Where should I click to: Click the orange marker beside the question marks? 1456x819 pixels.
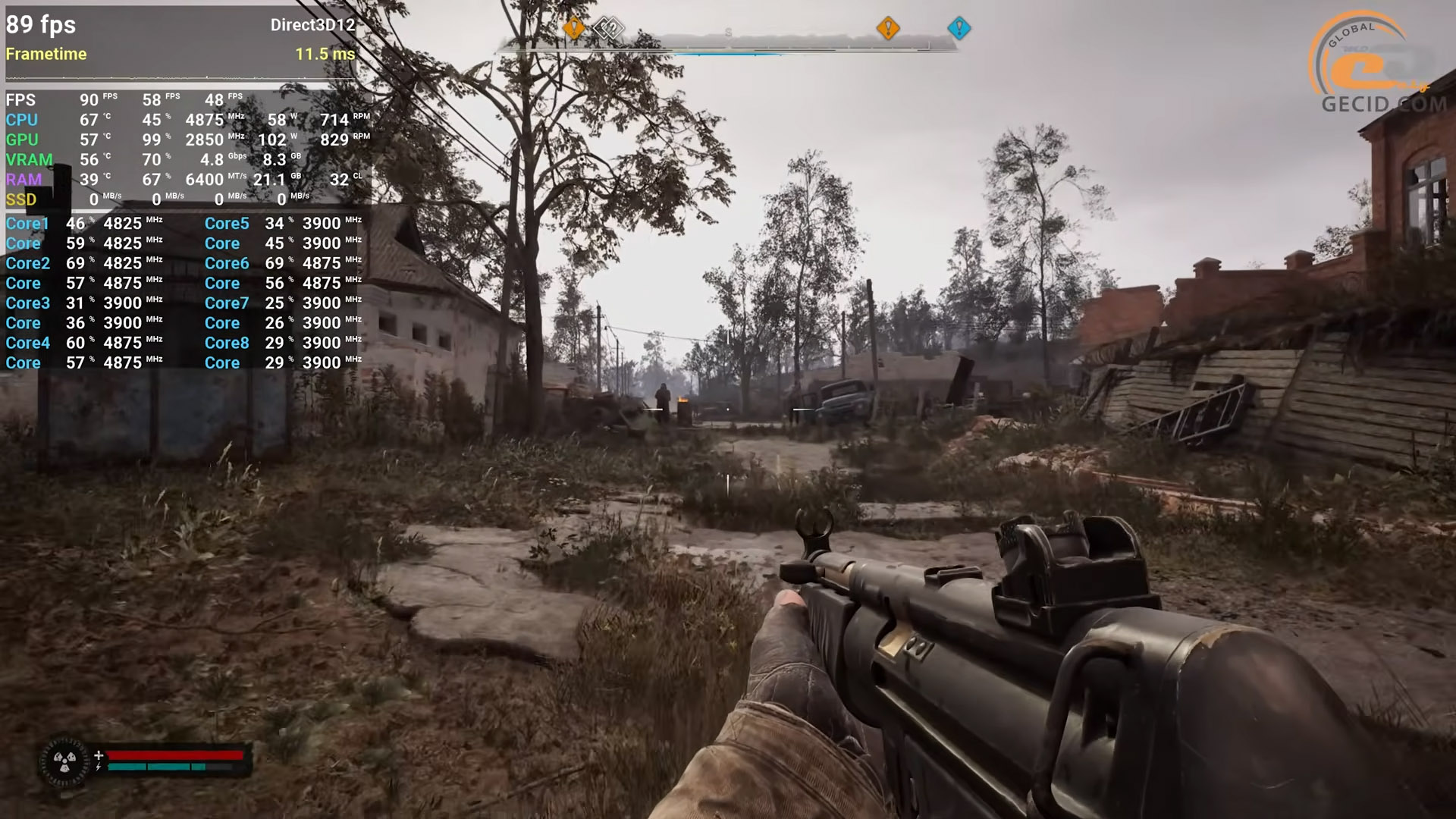coord(574,29)
